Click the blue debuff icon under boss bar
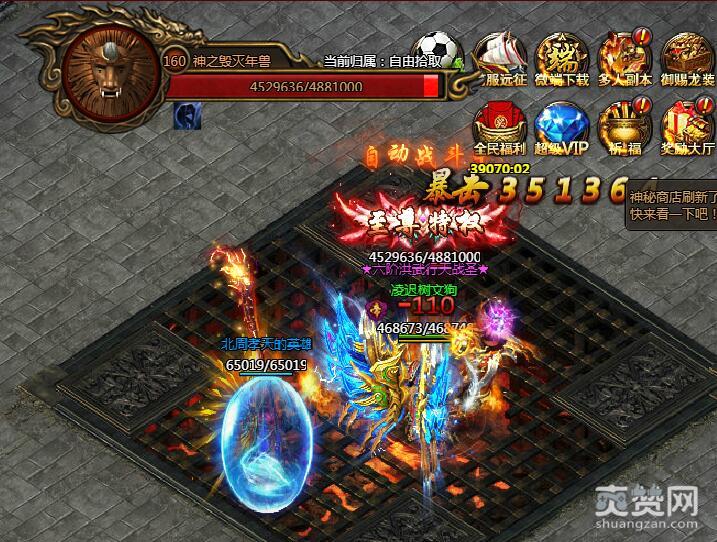717x542 pixels. tap(183, 116)
